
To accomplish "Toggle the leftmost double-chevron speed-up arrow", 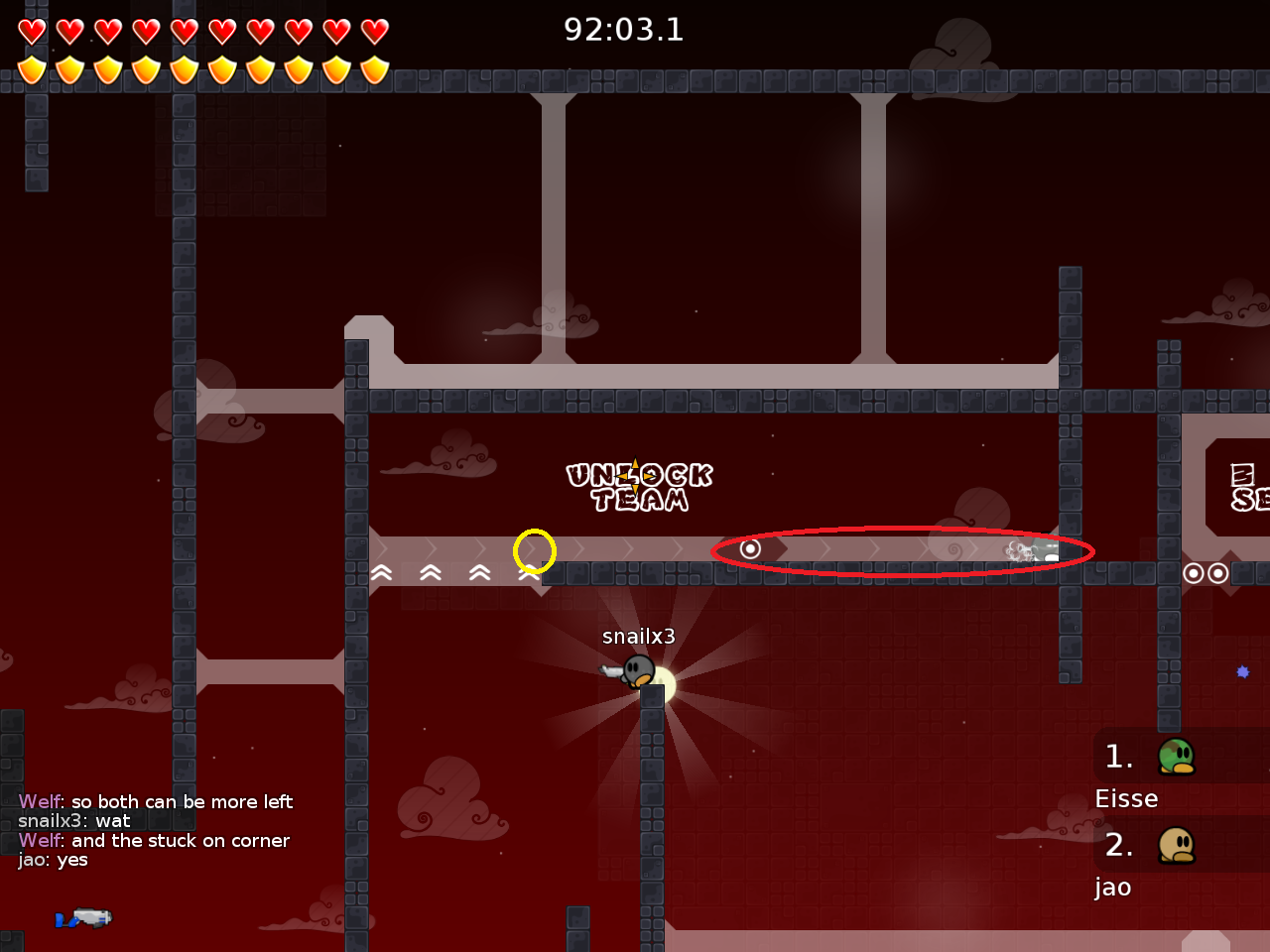I will coord(381,572).
